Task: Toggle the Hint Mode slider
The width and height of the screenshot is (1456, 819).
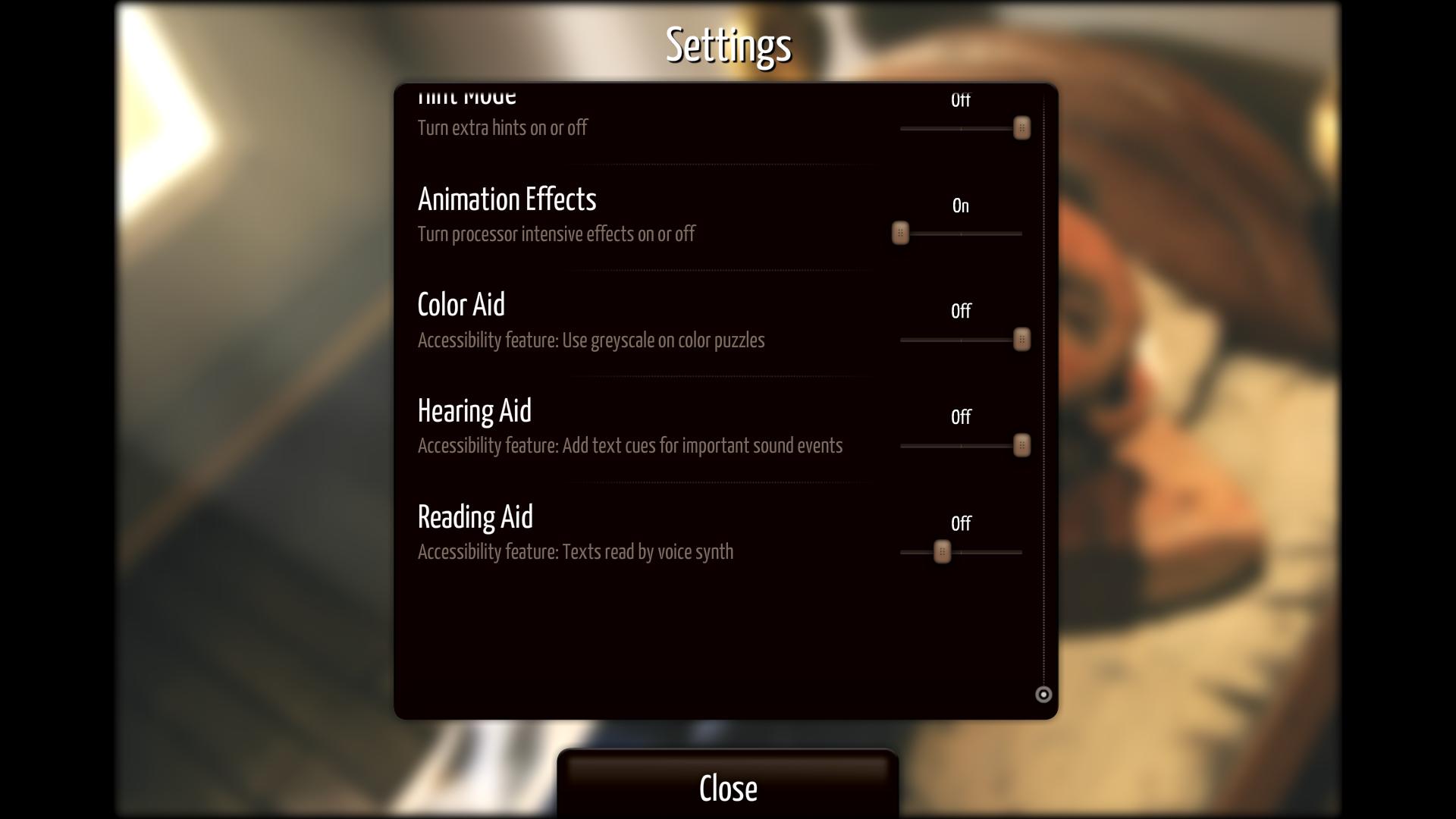Action: pyautogui.click(x=1021, y=128)
